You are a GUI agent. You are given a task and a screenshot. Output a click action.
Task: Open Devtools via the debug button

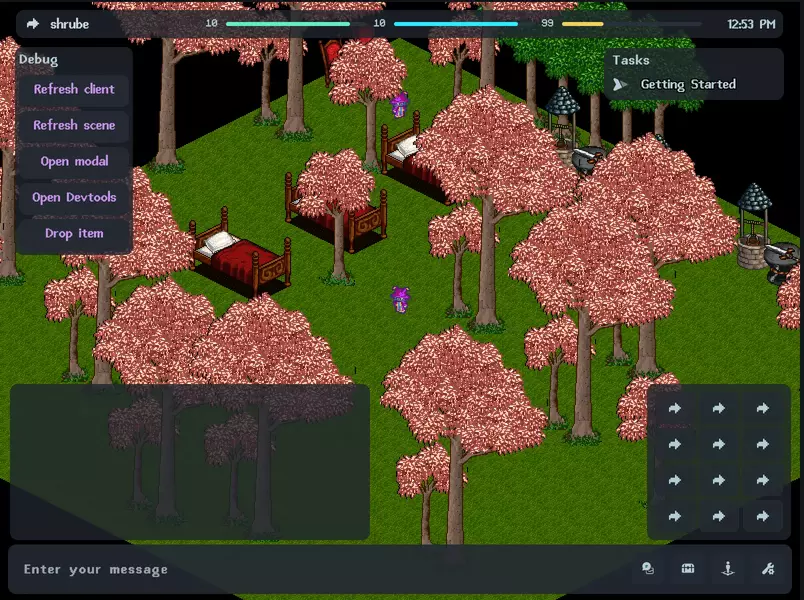(74, 198)
